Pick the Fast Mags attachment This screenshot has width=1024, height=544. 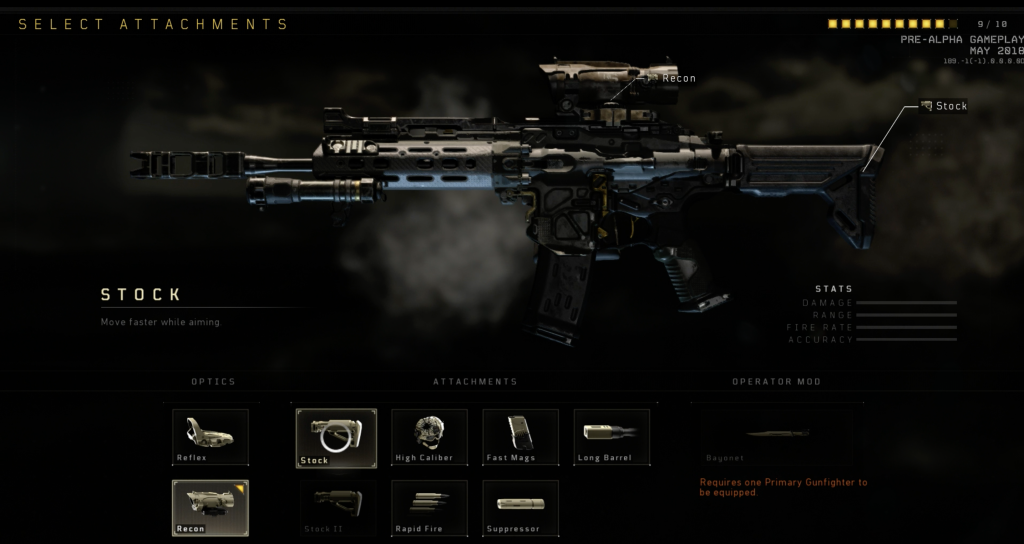520,437
